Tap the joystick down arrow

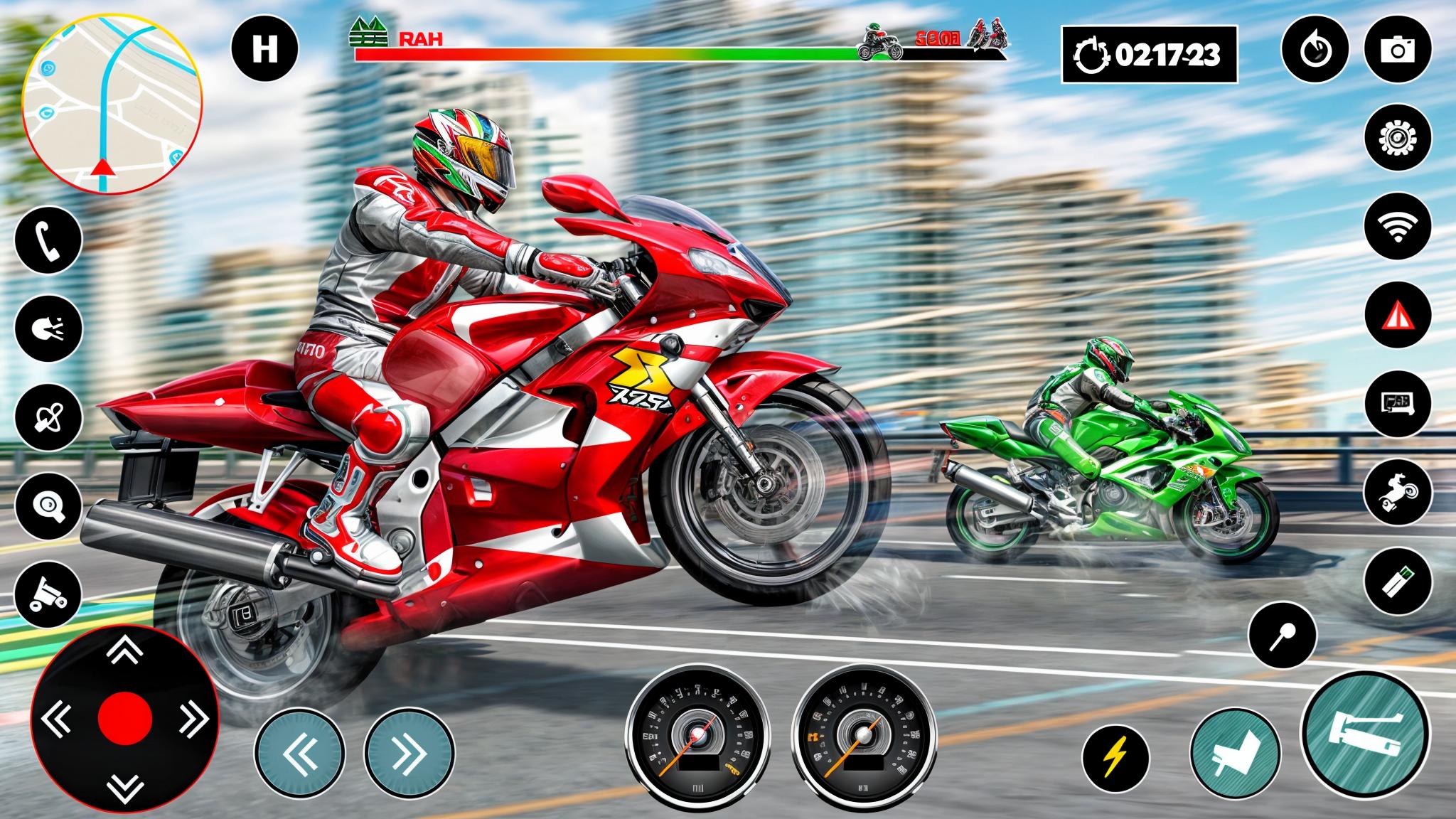point(125,786)
